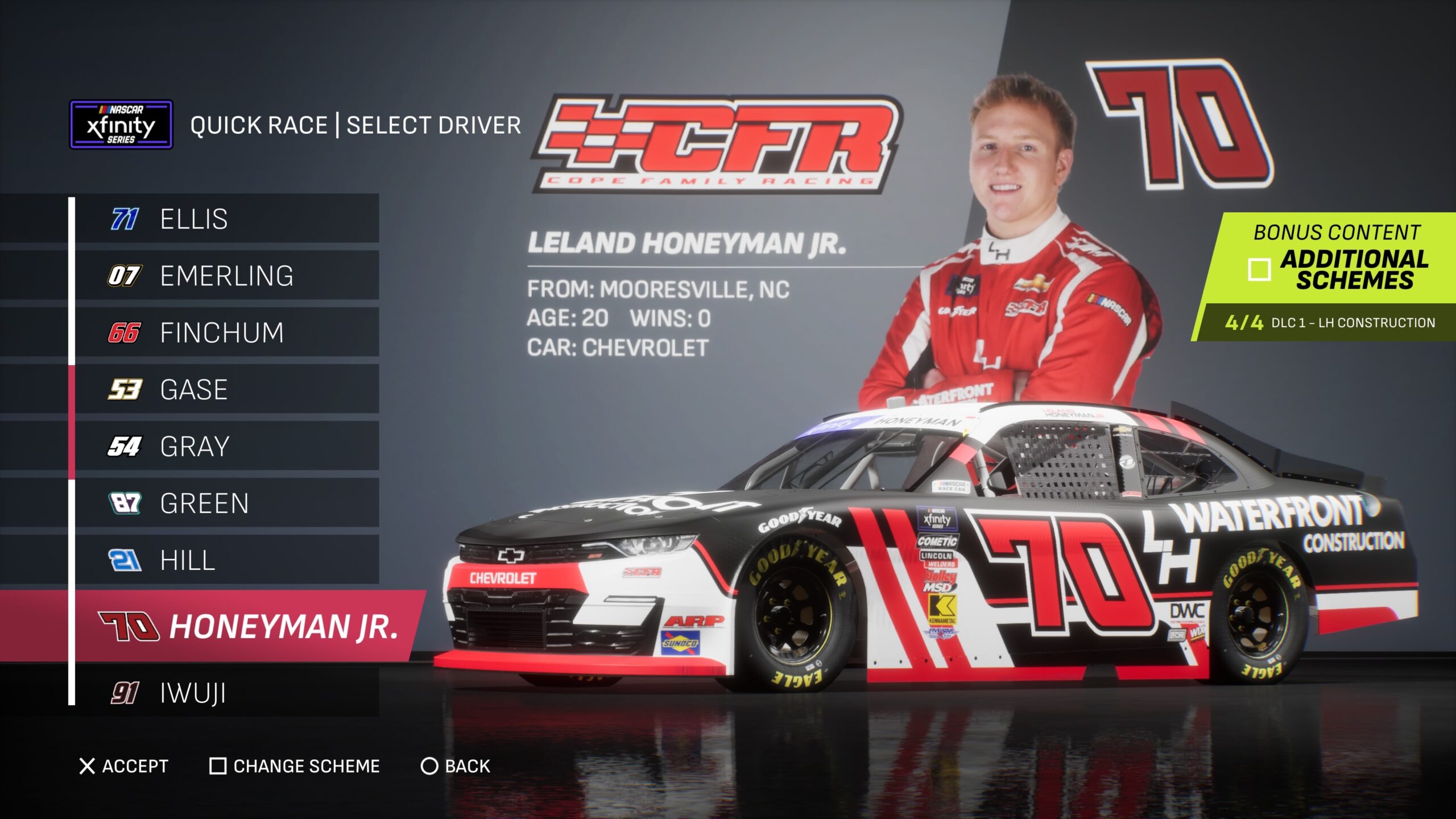Select driver Ellis, car 71
The width and height of the screenshot is (1456, 819).
[x=226, y=218]
